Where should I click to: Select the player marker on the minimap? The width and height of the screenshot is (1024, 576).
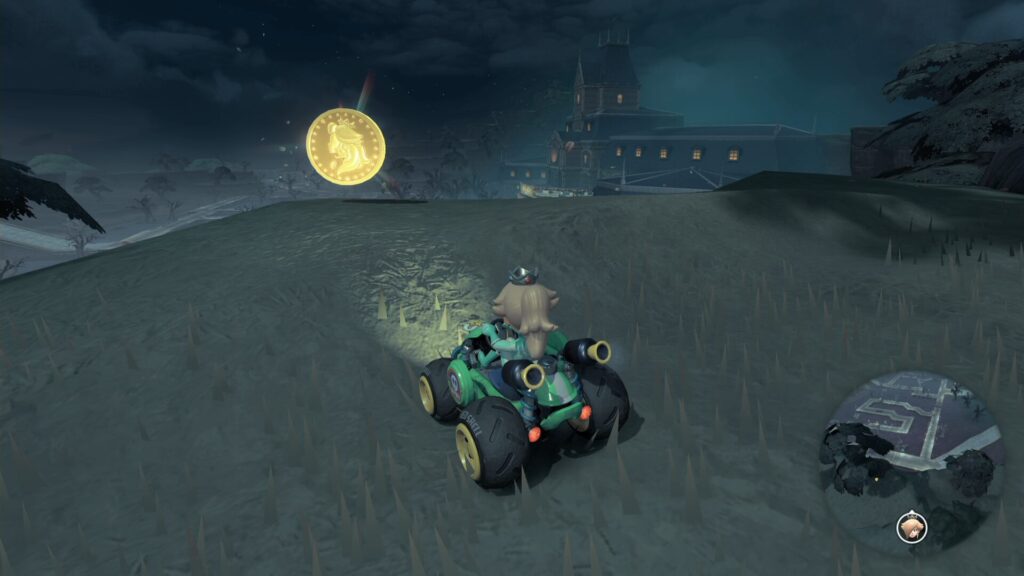[x=911, y=525]
